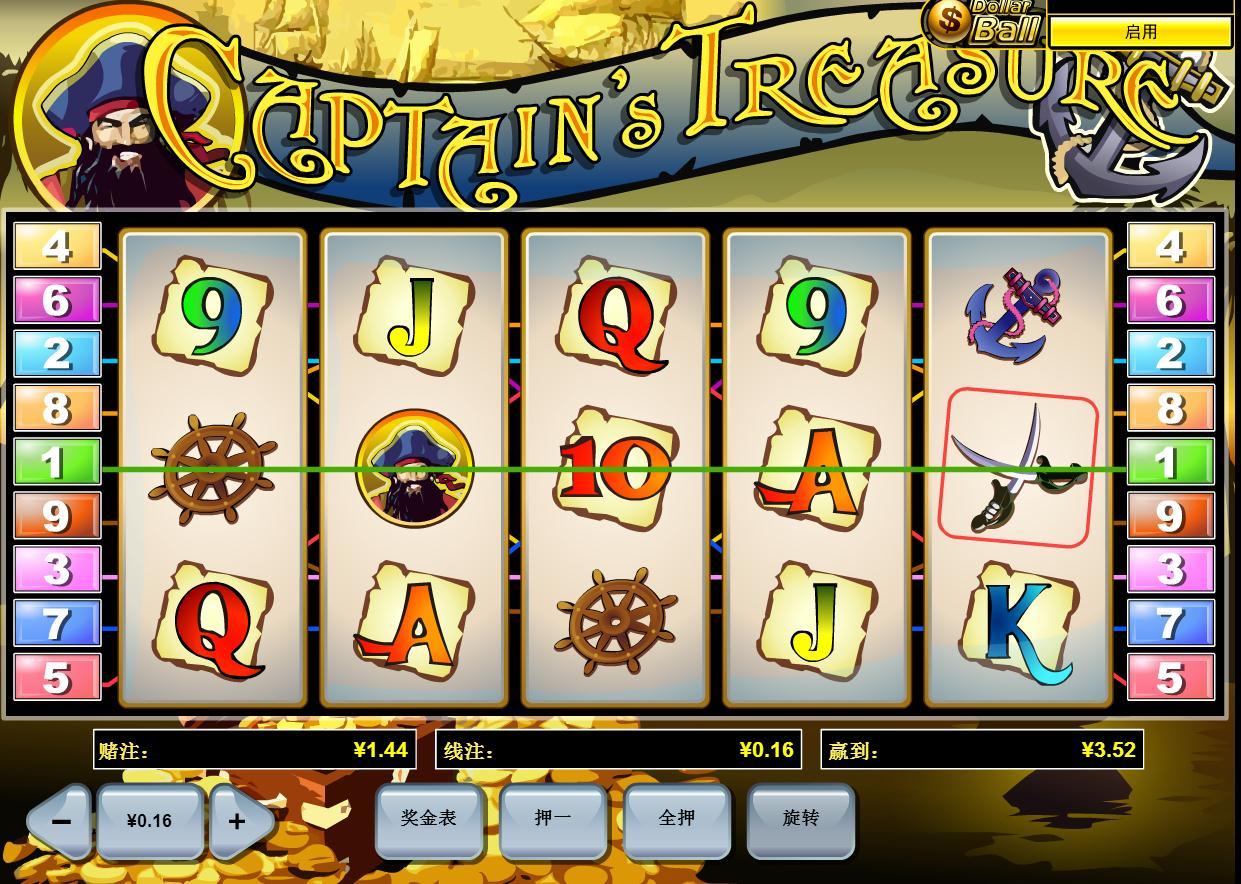
Task: Open the 奖金表 paytable
Action: [x=429, y=819]
